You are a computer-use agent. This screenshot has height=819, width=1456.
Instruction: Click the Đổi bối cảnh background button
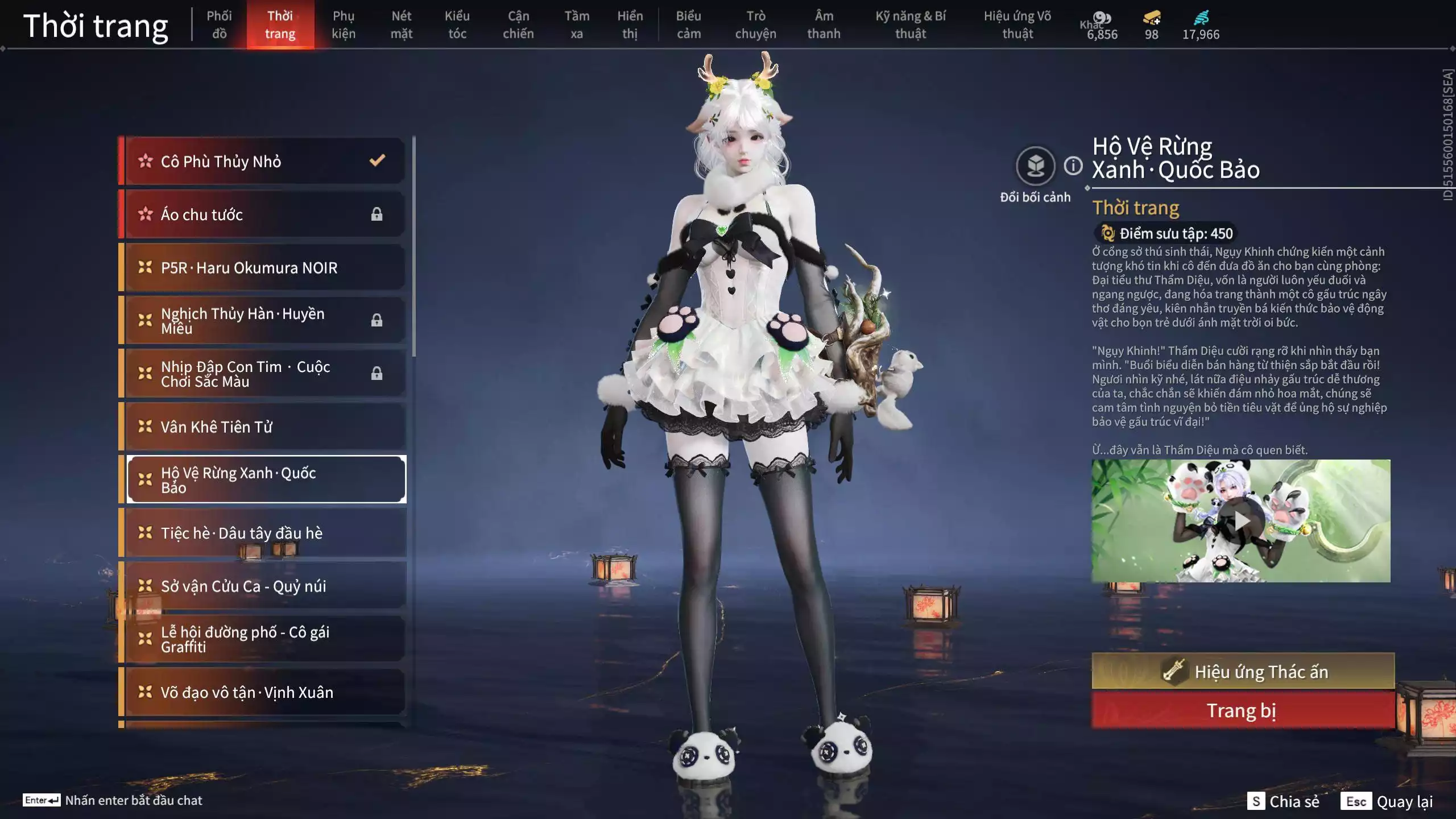point(1035,166)
